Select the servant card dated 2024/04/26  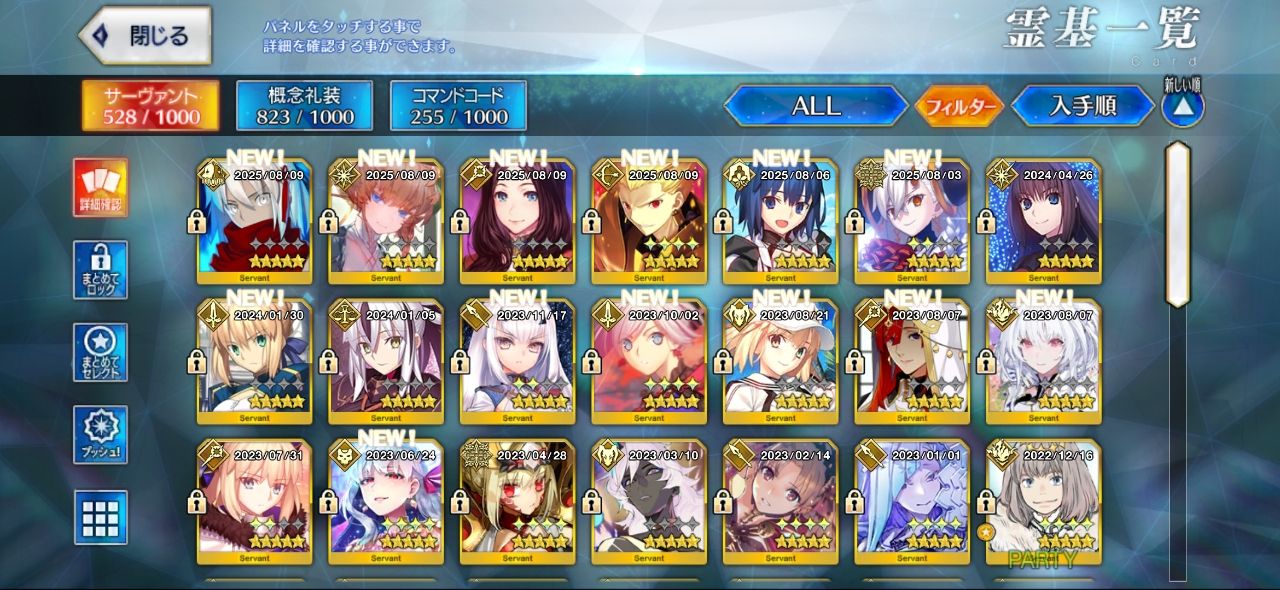[x=1043, y=222]
